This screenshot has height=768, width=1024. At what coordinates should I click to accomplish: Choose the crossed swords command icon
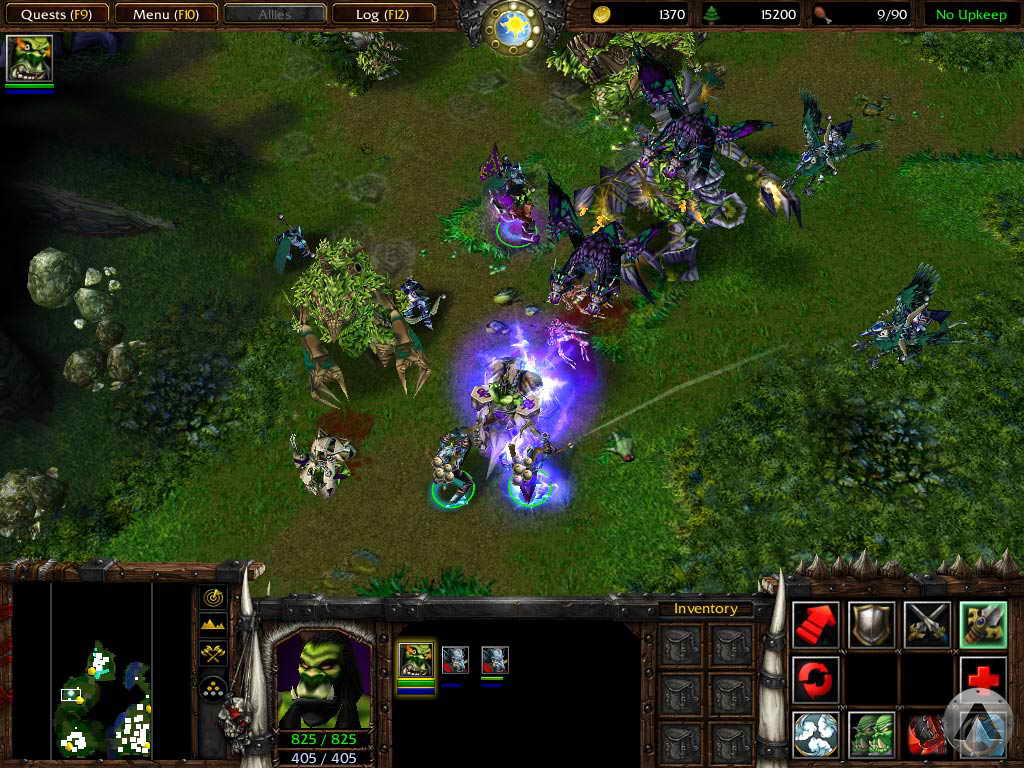927,624
